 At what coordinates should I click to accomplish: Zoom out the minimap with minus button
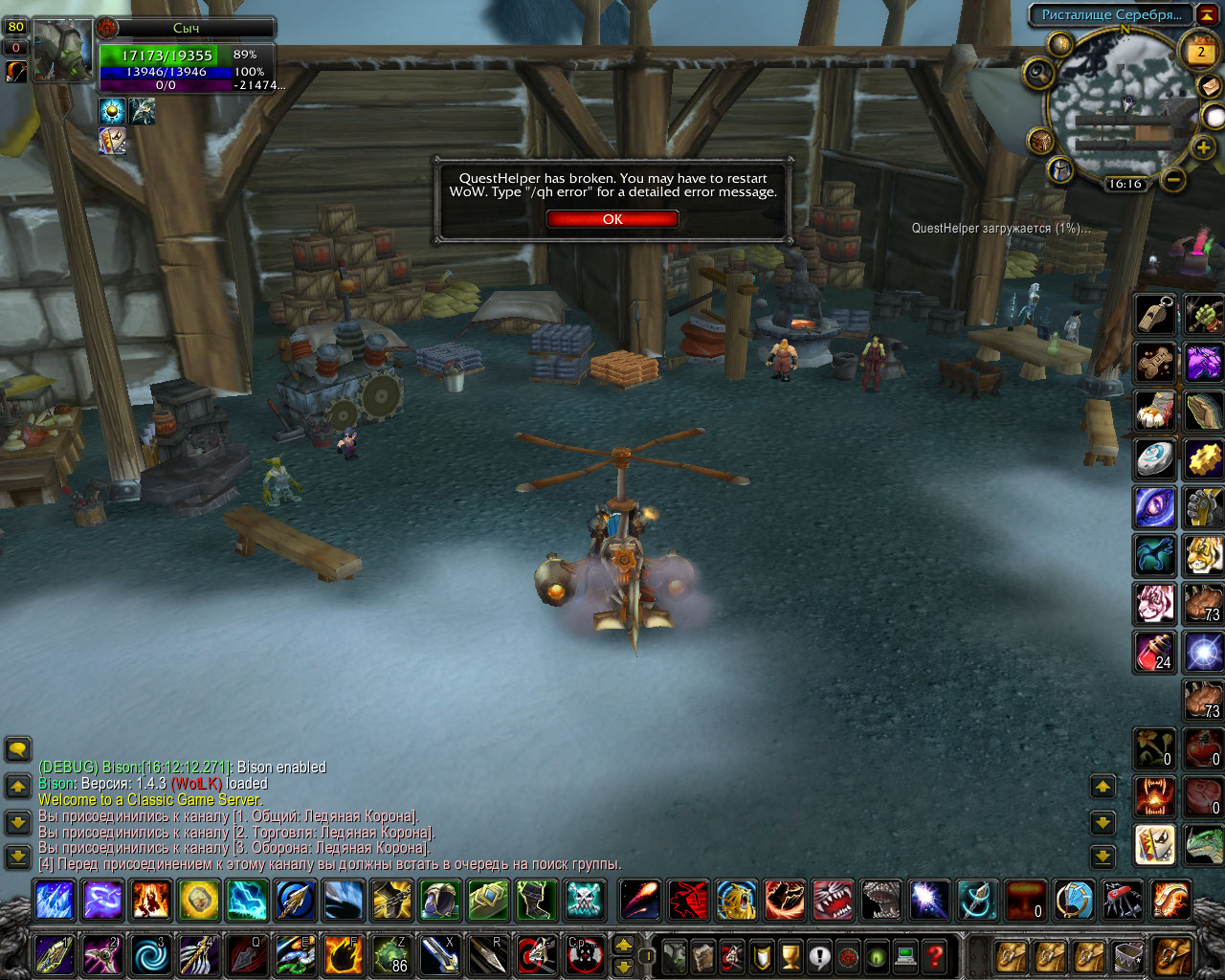(x=1174, y=180)
